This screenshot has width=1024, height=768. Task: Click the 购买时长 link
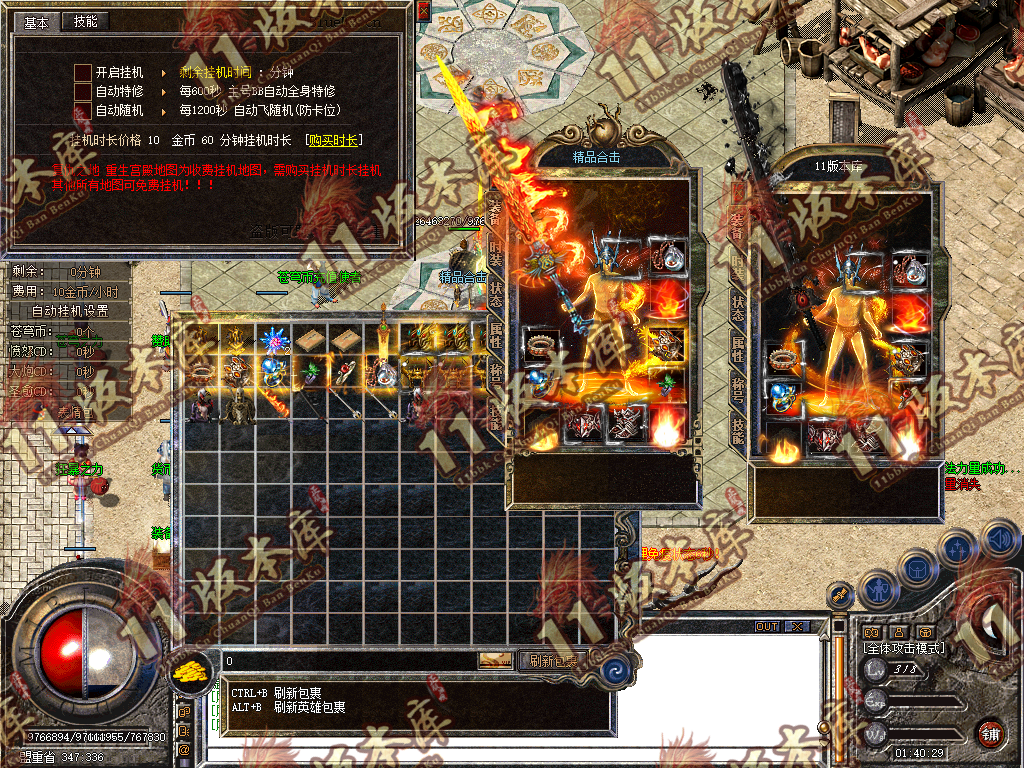333,141
